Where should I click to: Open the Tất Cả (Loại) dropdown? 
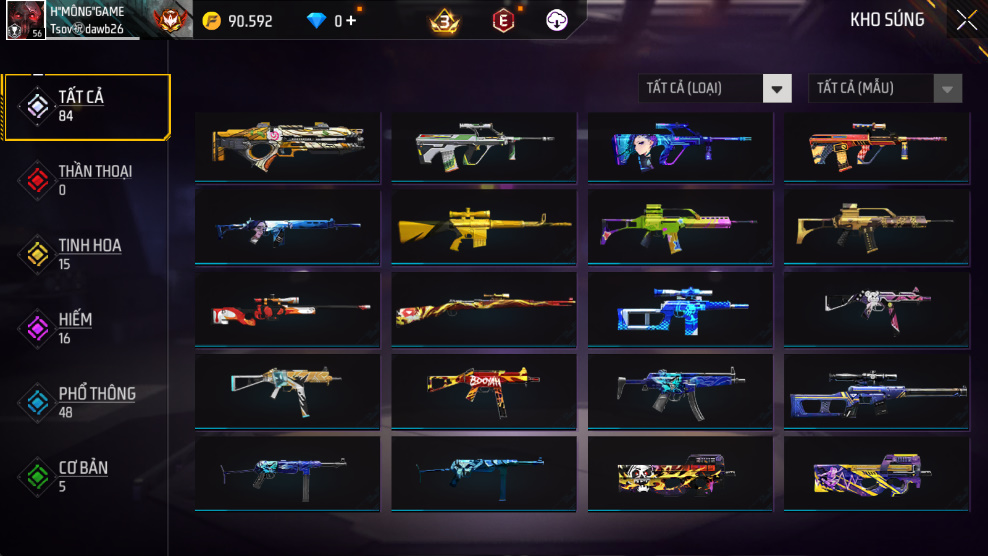[715, 88]
